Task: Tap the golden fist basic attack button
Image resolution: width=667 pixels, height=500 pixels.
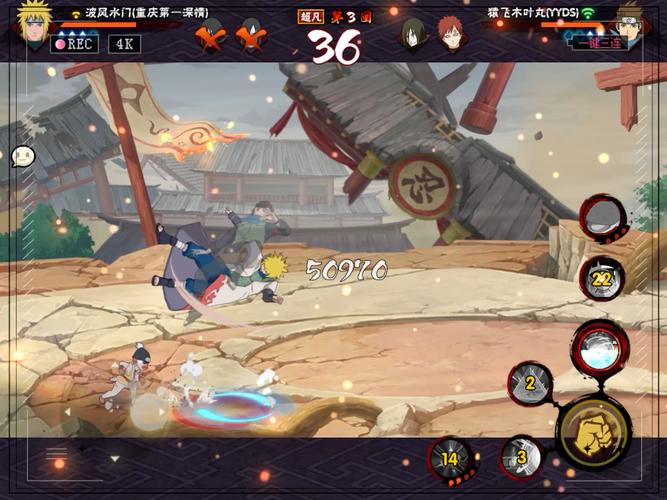Action: pyautogui.click(x=593, y=433)
